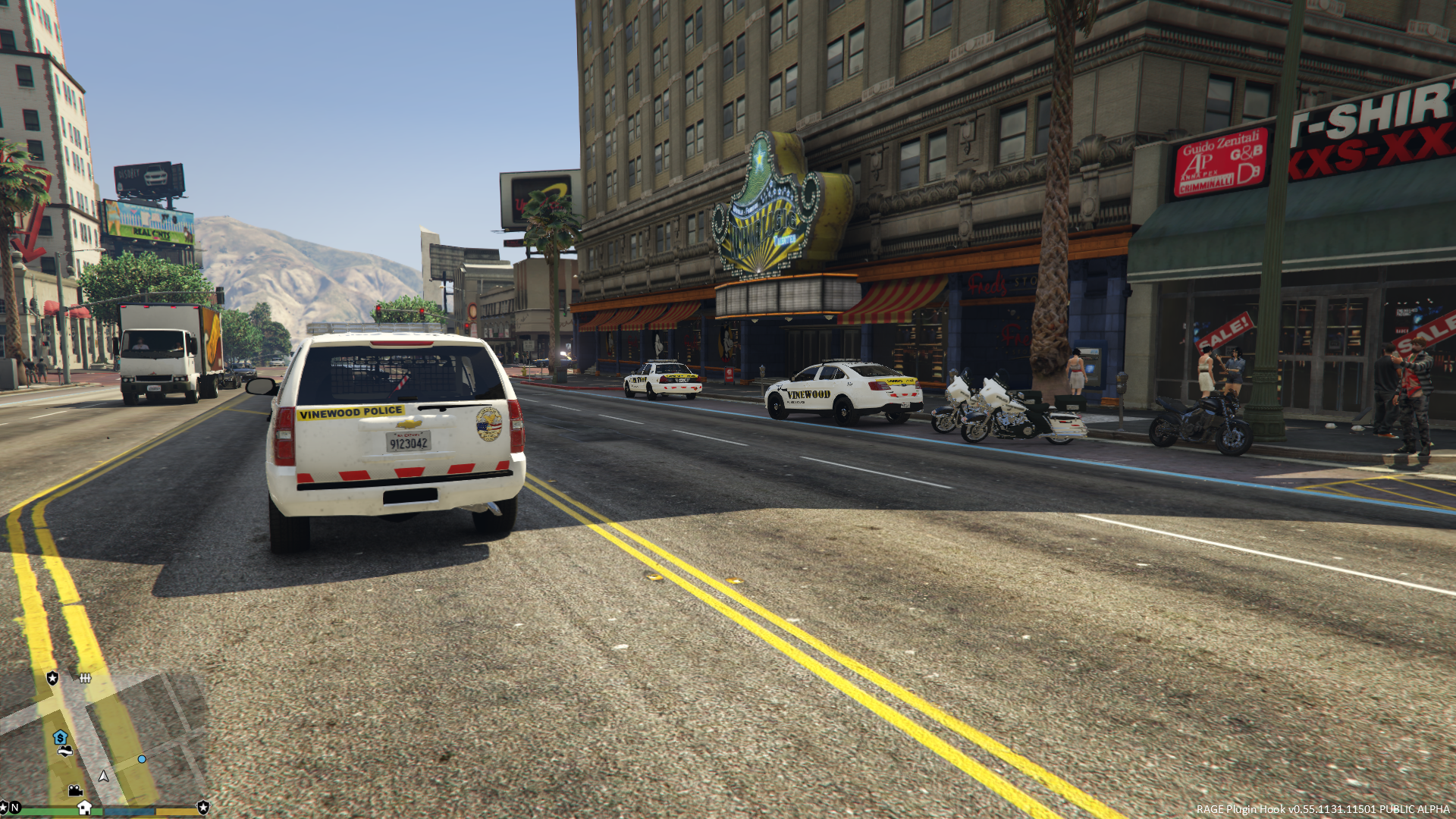Click the blue dot marker on minimap
This screenshot has width=1456, height=819.
(142, 759)
